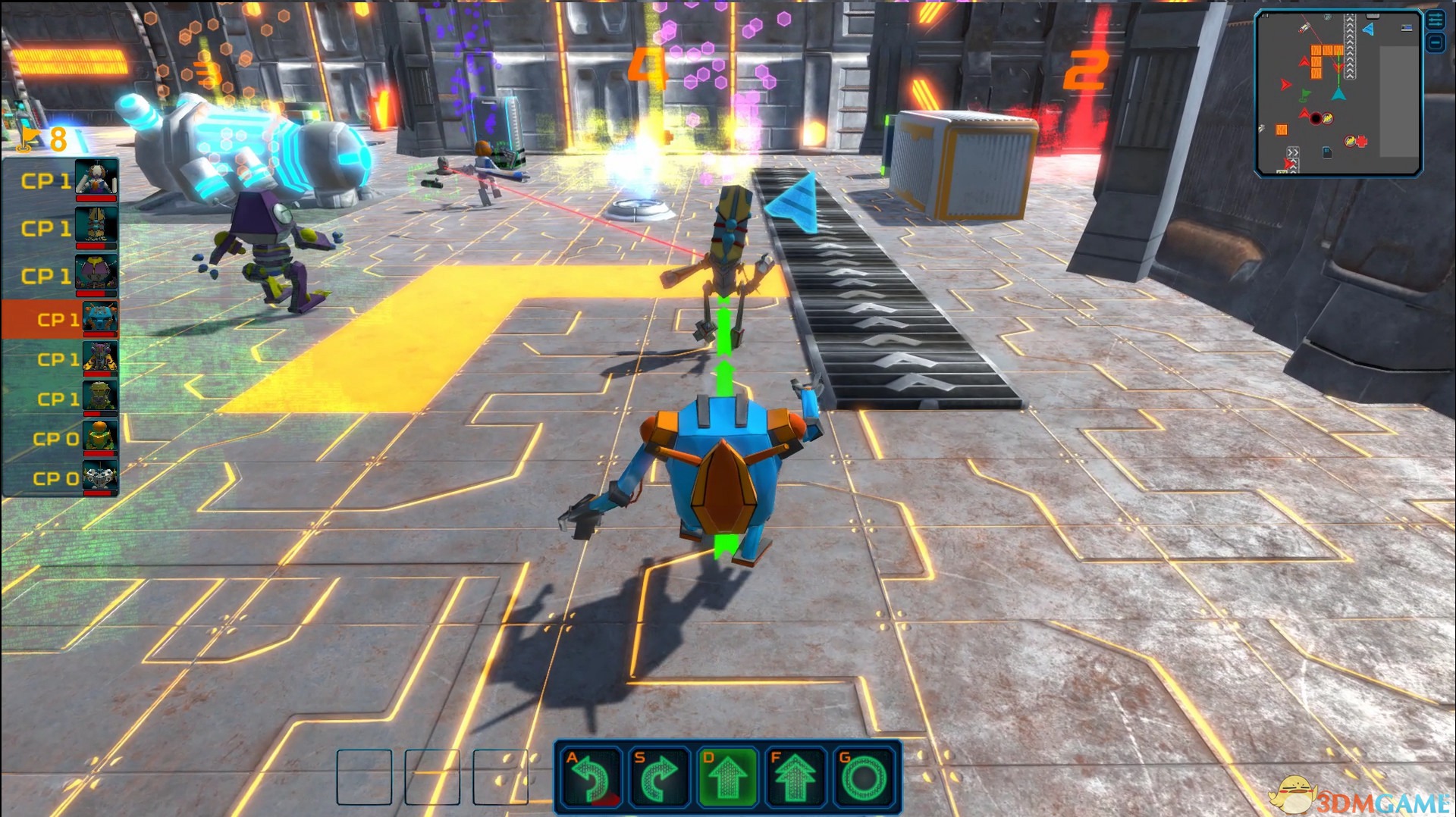
Task: Click the red cross marker on minimap
Action: click(x=1361, y=141)
